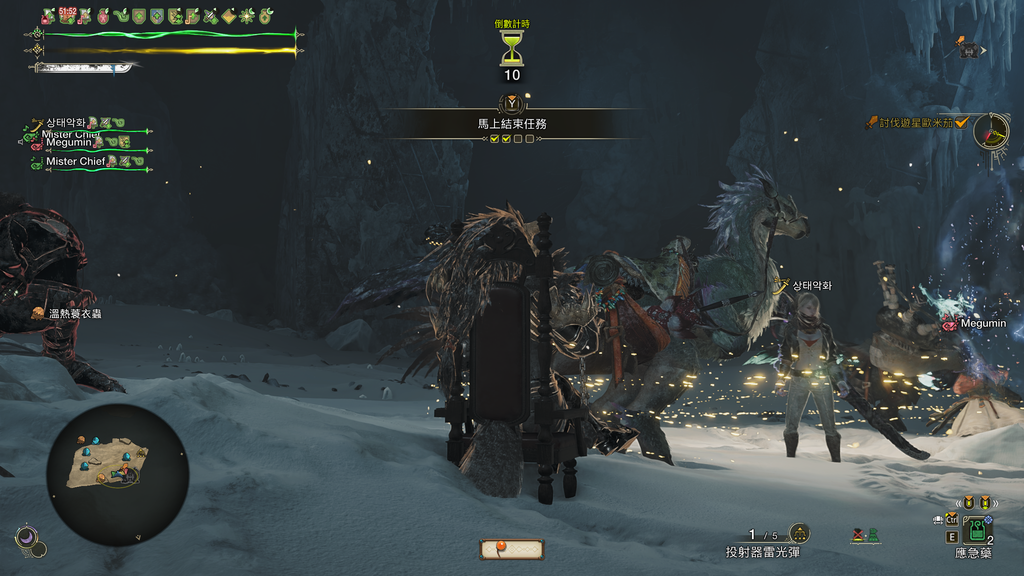
Task: Click the crescent moon time-of-day icon
Action: [30, 541]
